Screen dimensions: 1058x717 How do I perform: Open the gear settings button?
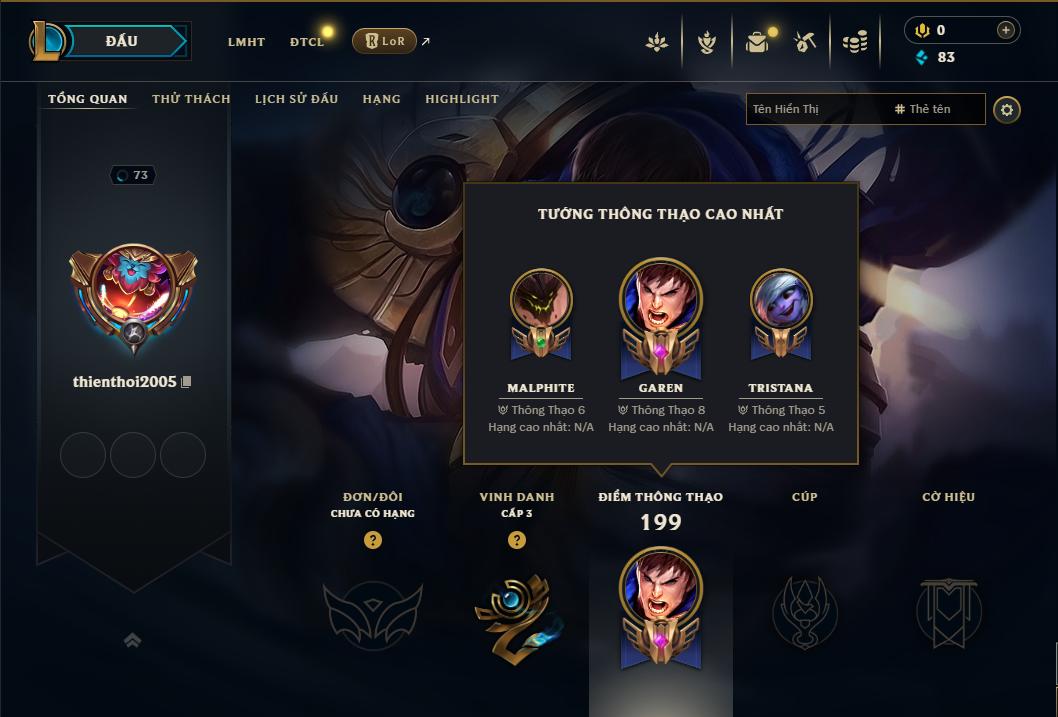point(1007,109)
